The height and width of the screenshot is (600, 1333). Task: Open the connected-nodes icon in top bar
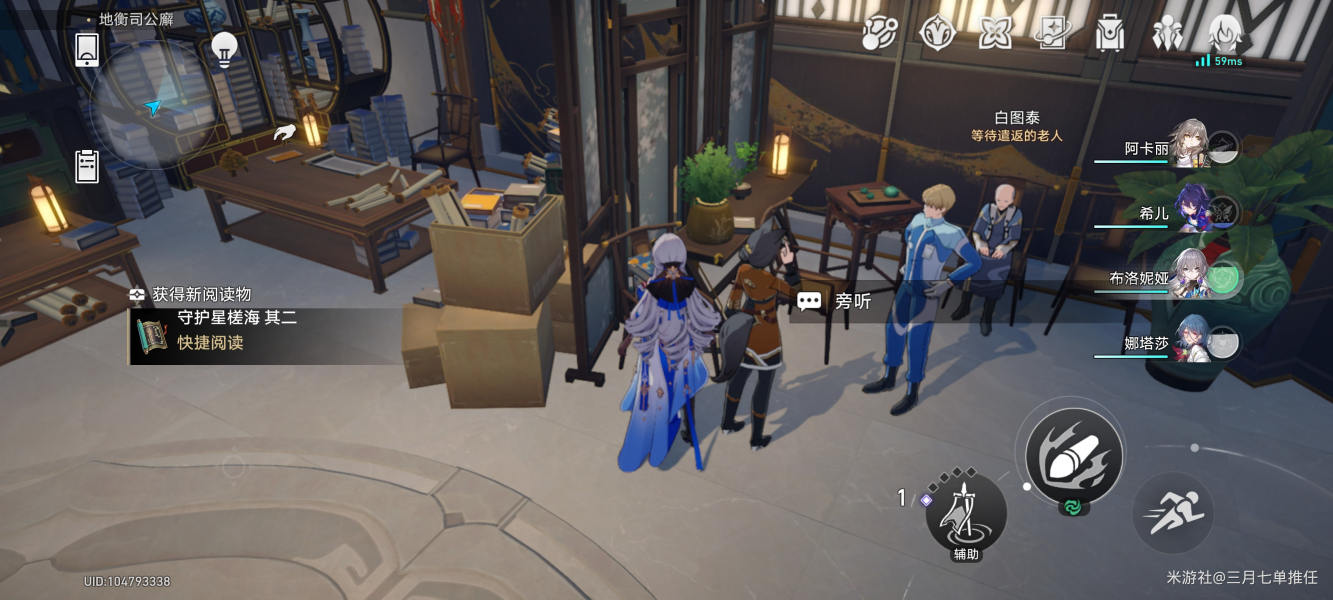(x=880, y=33)
